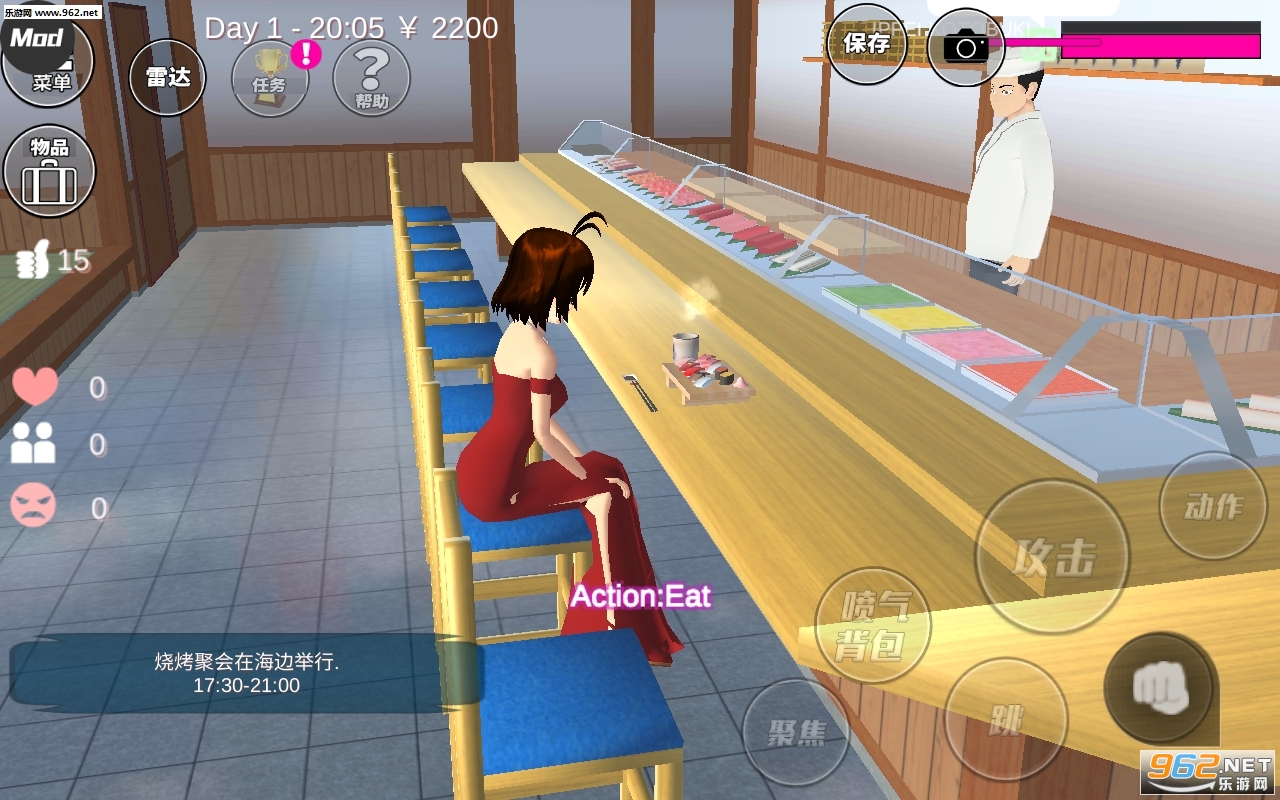This screenshot has width=1280, height=800.
Task: Tap the 聚焦 focus button
Action: (795, 733)
